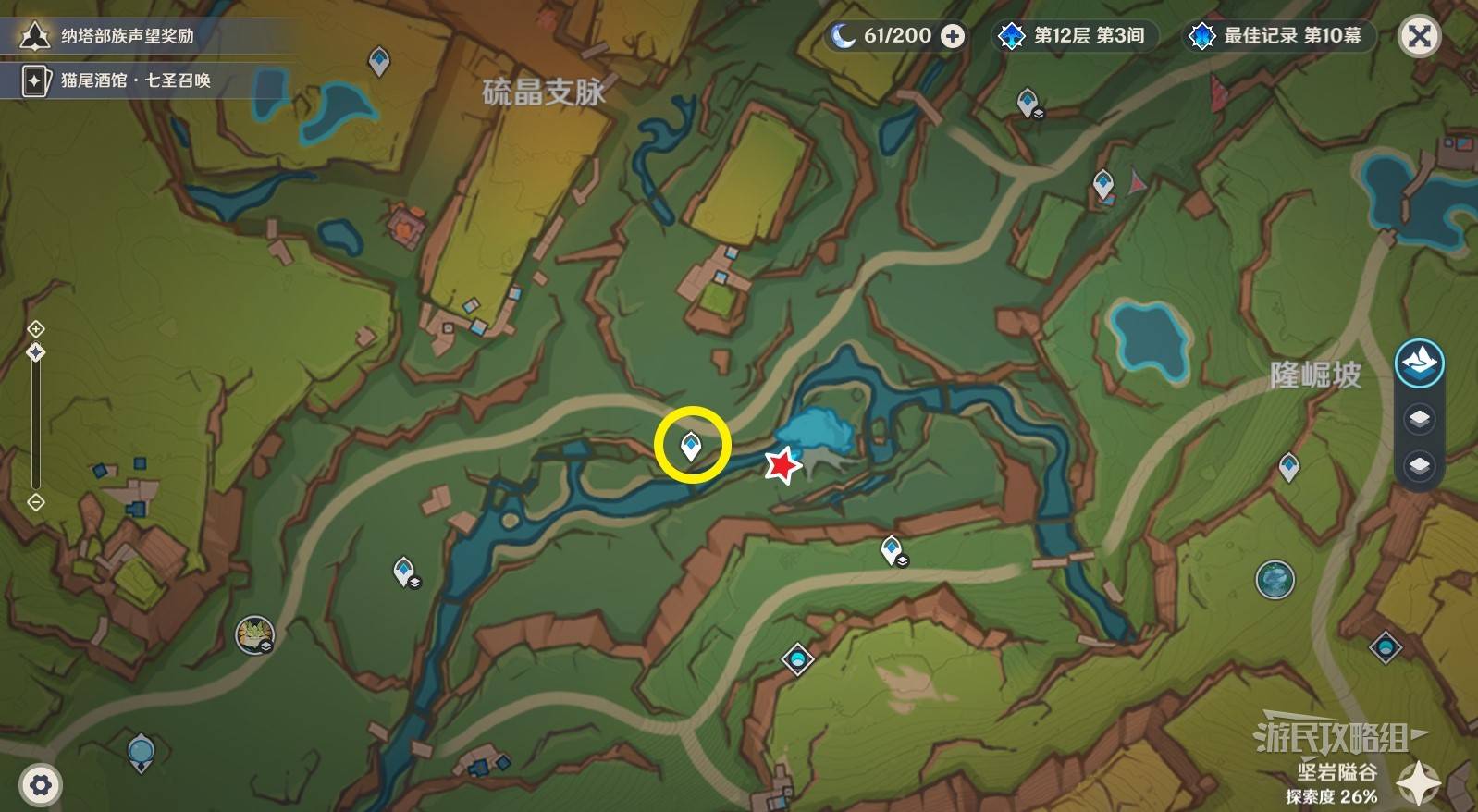Viewport: 1478px width, 812px height.
Task: Select the teleport waypoint circled in yellow
Action: 691,447
